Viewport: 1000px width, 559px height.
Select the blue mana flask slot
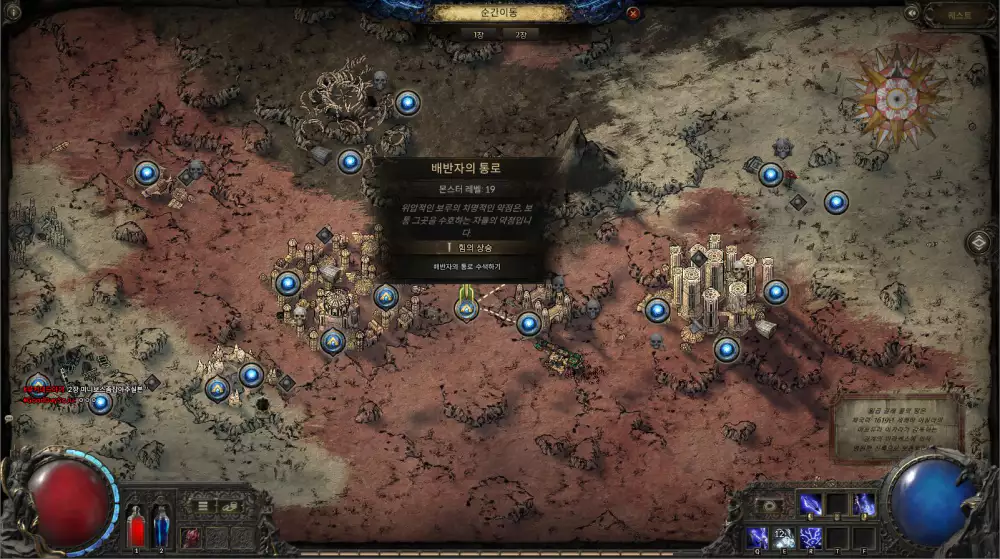(x=162, y=527)
